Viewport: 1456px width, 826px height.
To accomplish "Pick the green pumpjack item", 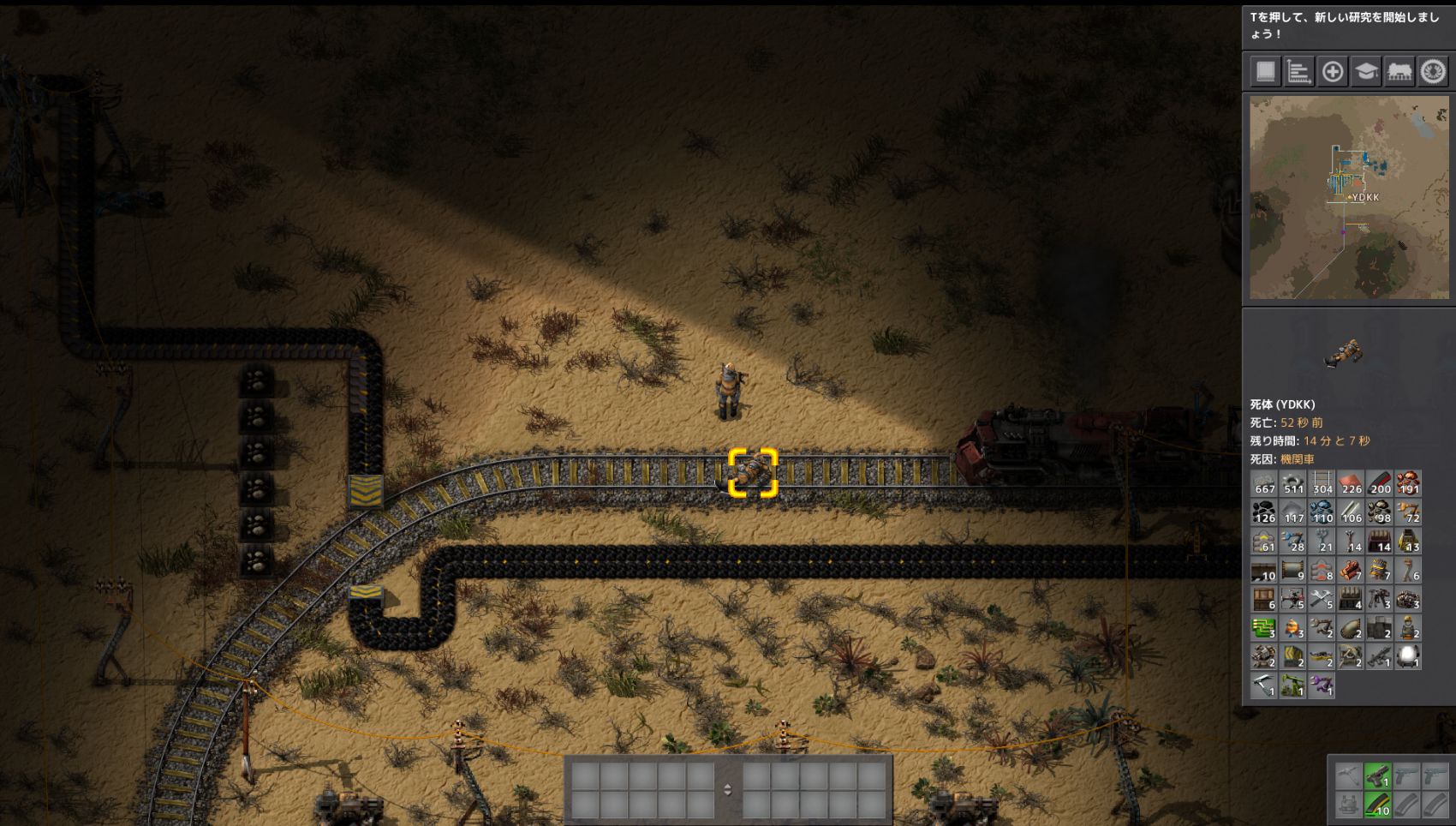I will click(1293, 685).
